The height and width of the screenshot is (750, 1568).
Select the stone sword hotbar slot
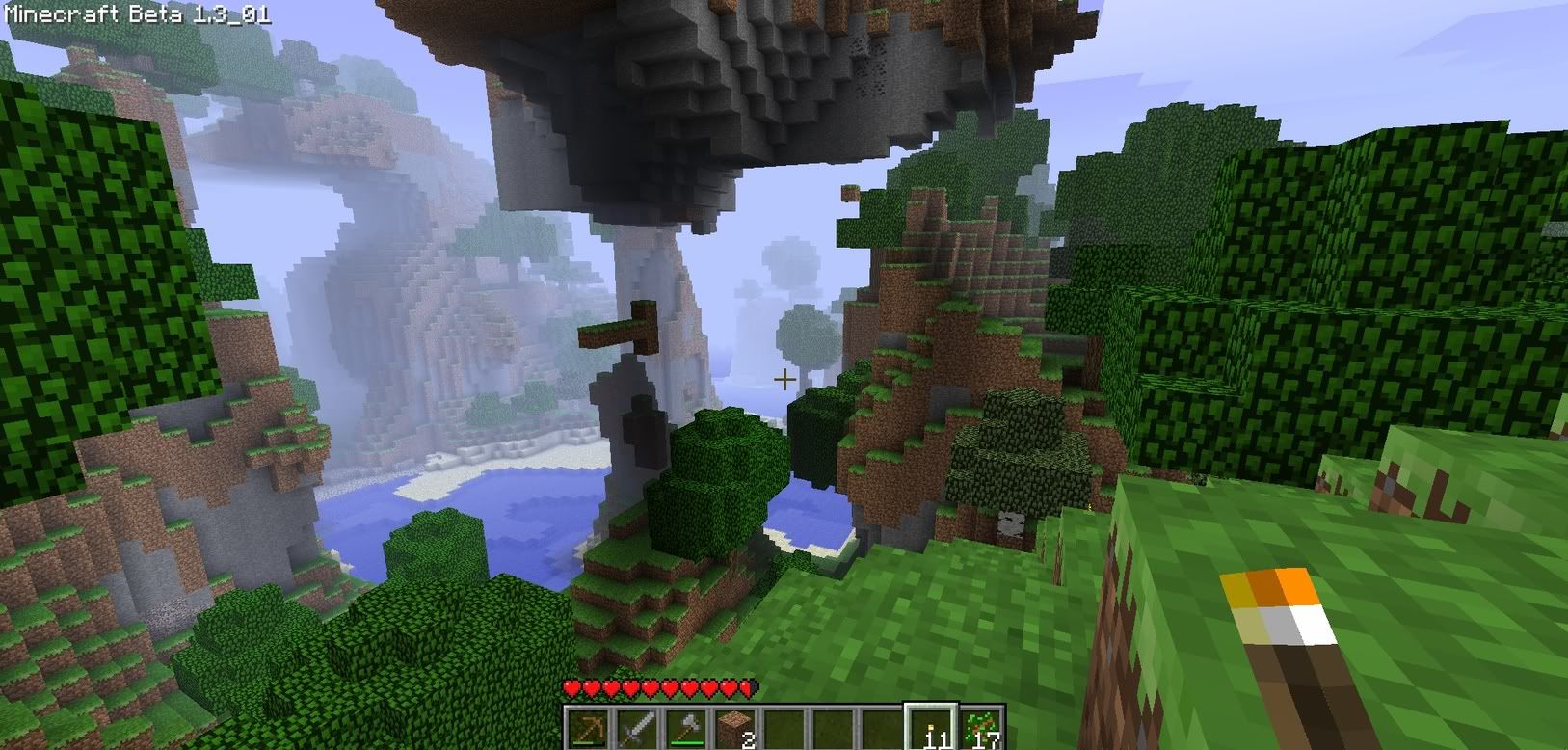pyautogui.click(x=637, y=728)
